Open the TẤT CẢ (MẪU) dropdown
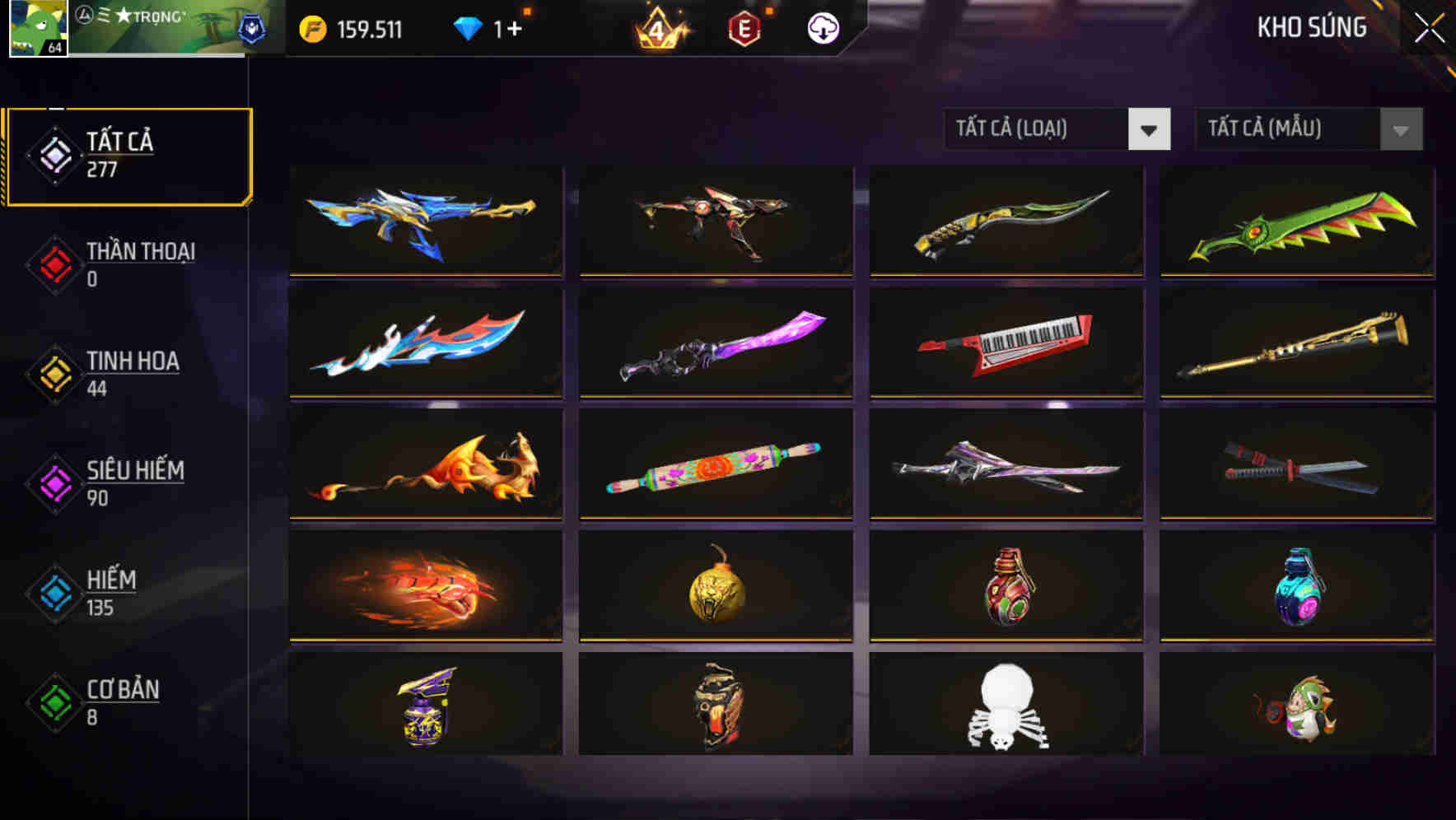 1285,129
